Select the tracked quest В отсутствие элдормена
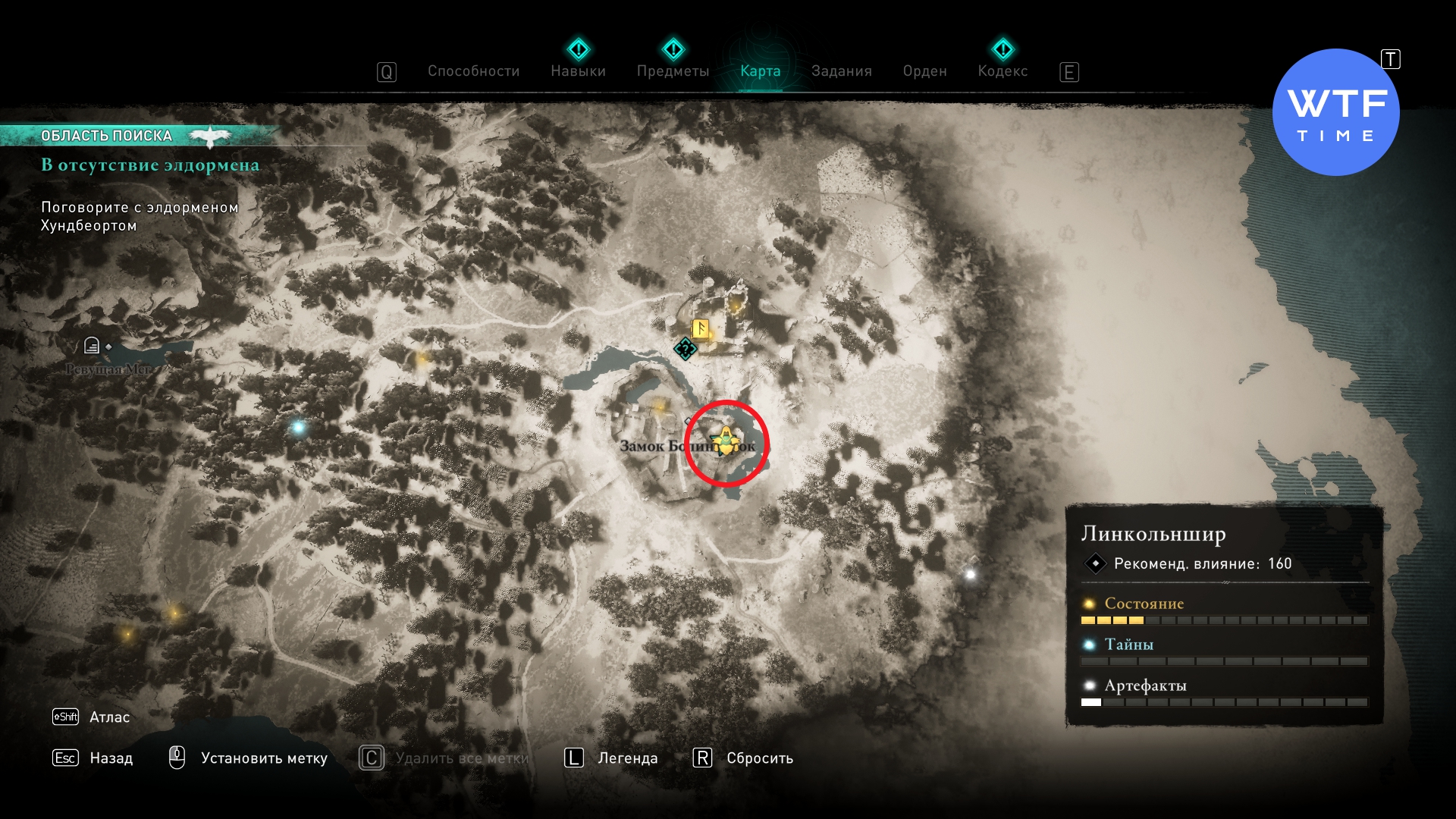 click(x=150, y=165)
